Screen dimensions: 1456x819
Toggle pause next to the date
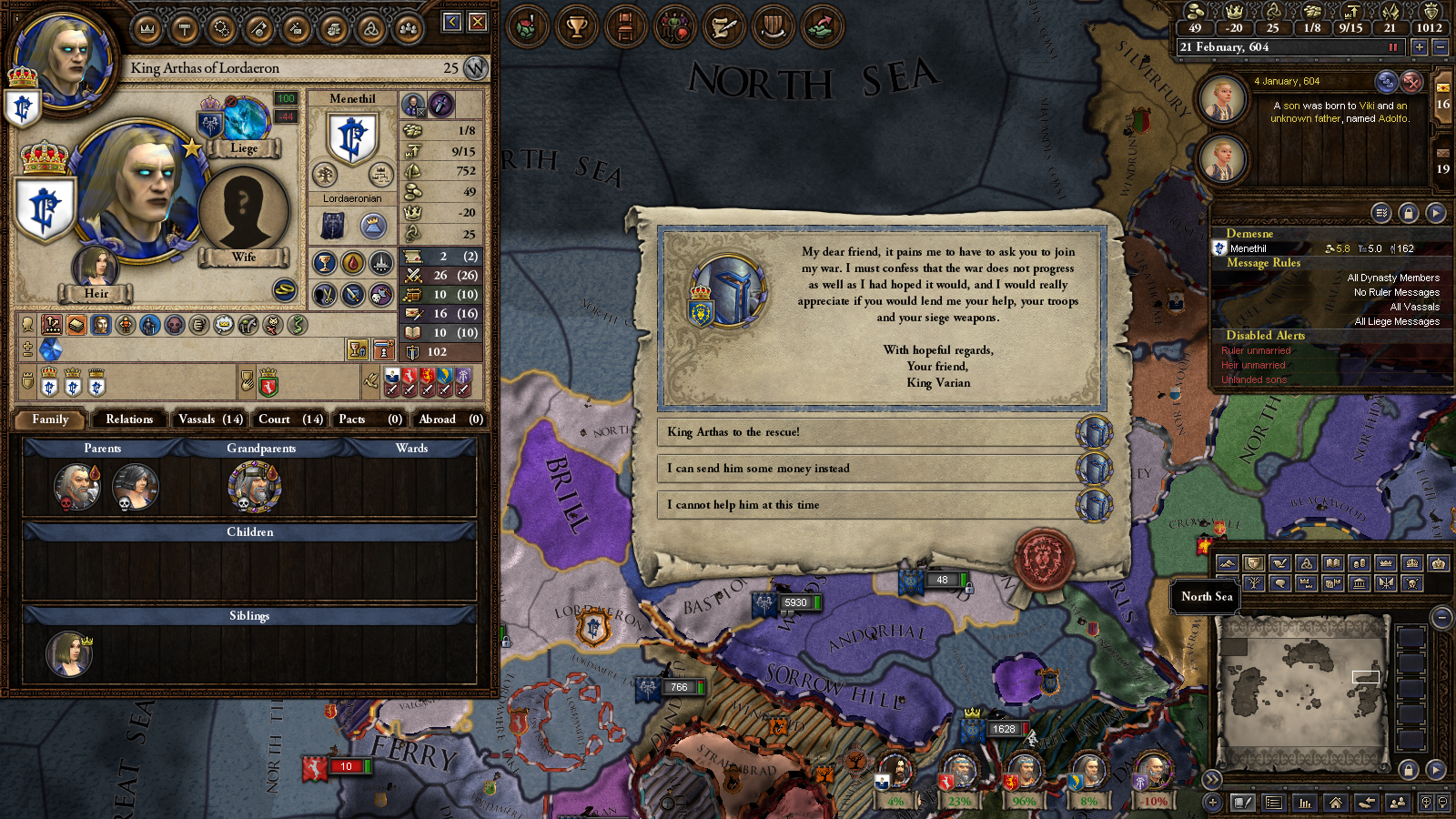[1392, 47]
